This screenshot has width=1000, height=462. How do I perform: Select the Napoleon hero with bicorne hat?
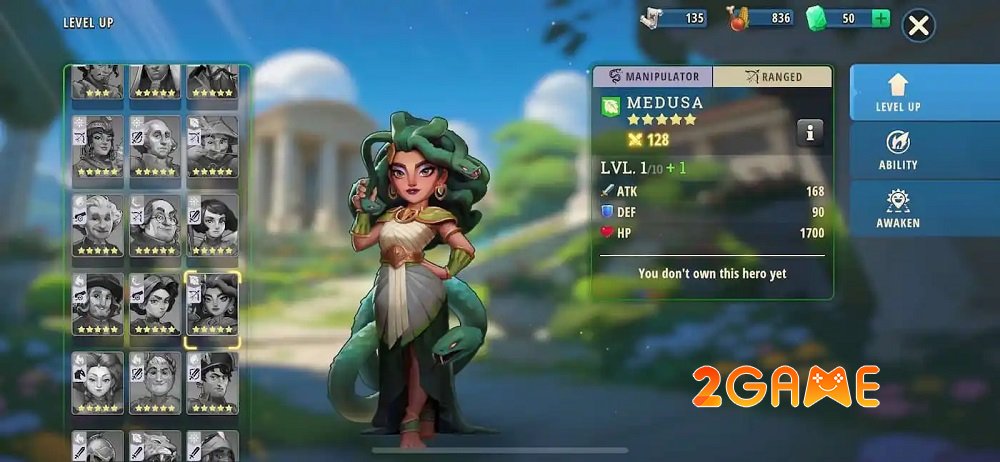[212, 382]
